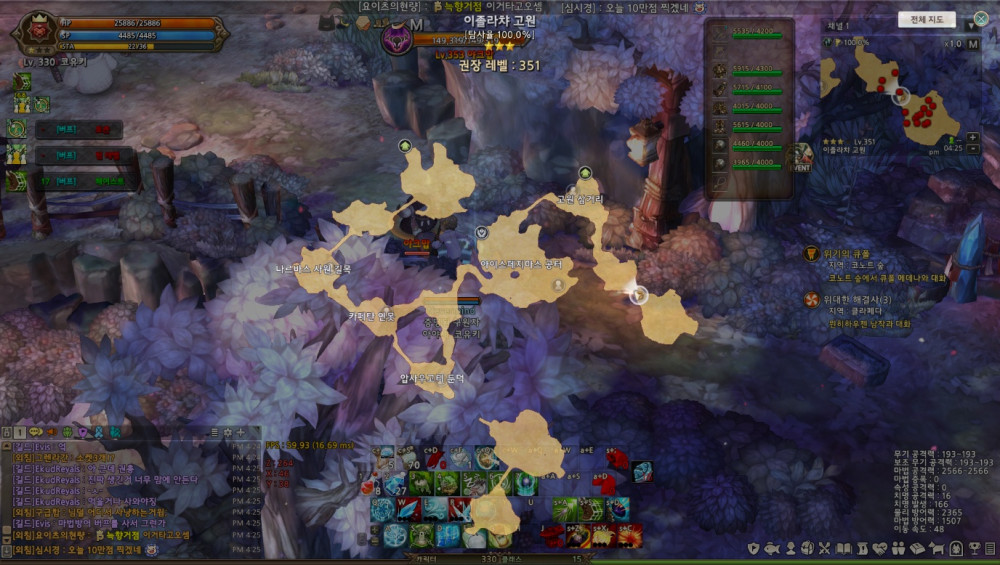Open the EVENT icon
This screenshot has width=1000, height=565.
coord(800,157)
